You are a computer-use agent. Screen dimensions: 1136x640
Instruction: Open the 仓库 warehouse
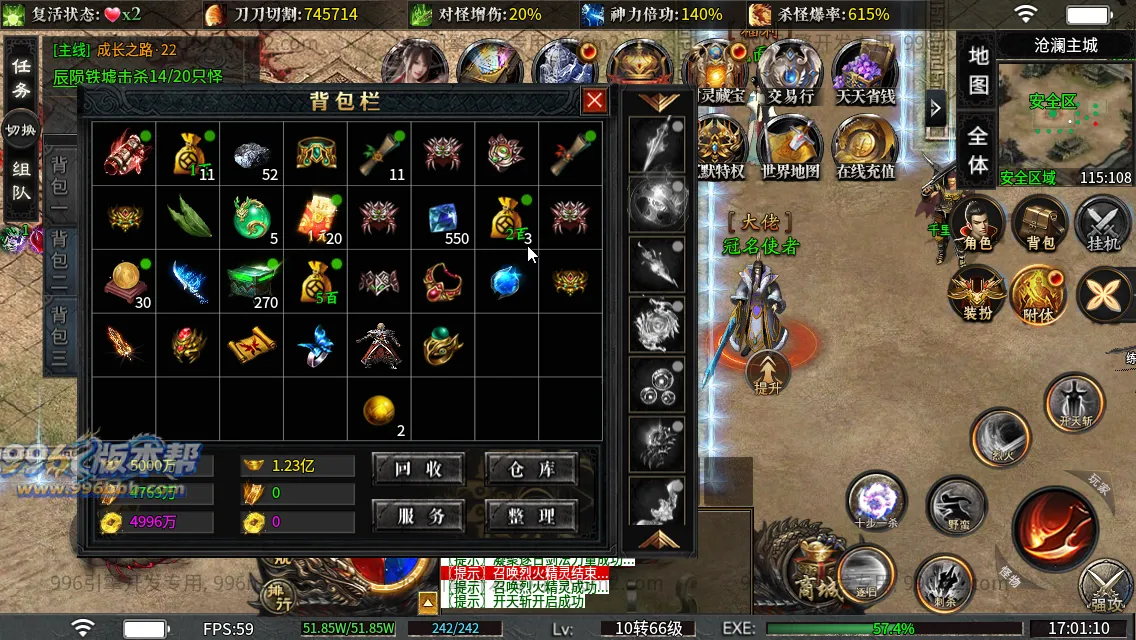531,468
